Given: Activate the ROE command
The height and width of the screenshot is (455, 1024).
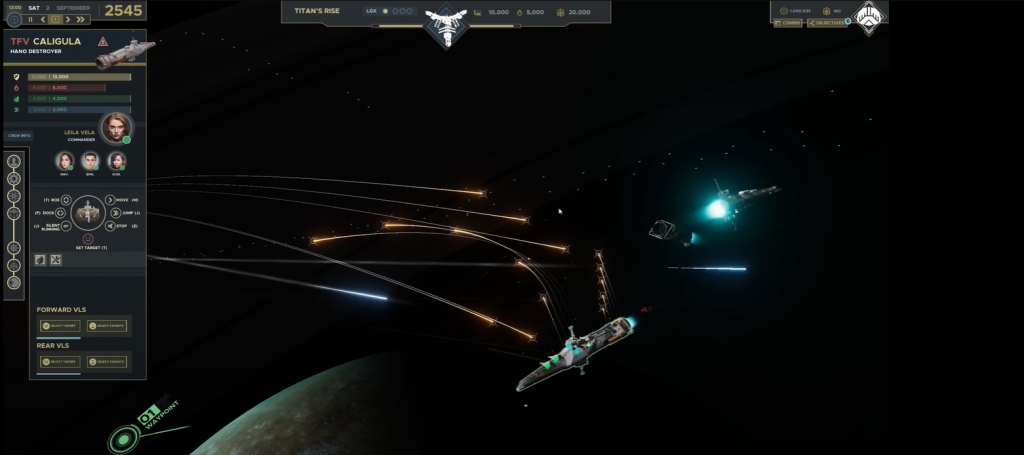Looking at the screenshot, I should click(66, 200).
